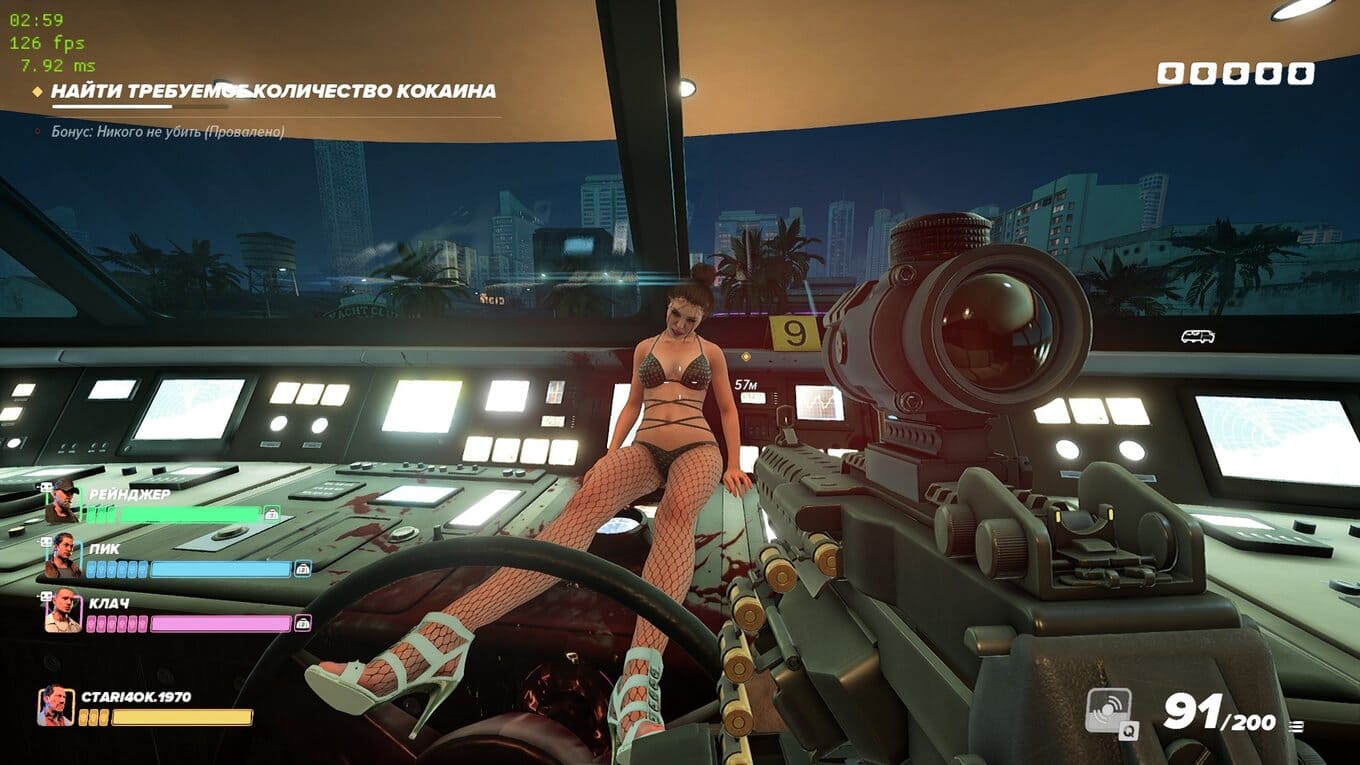
Task: Click the failed bonus objective line
Action: click(168, 131)
